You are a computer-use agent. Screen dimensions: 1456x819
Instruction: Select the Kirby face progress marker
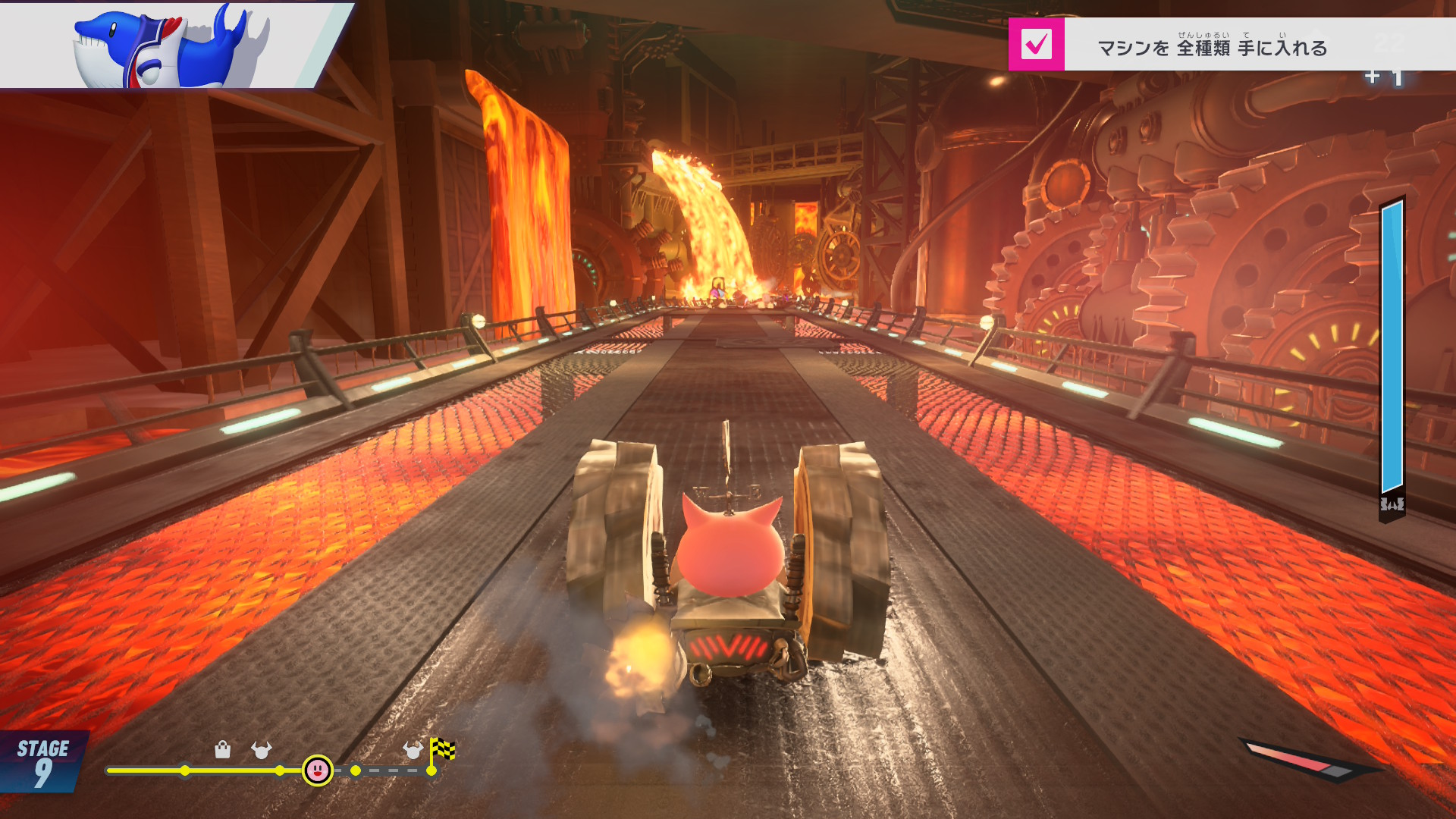coord(317,770)
